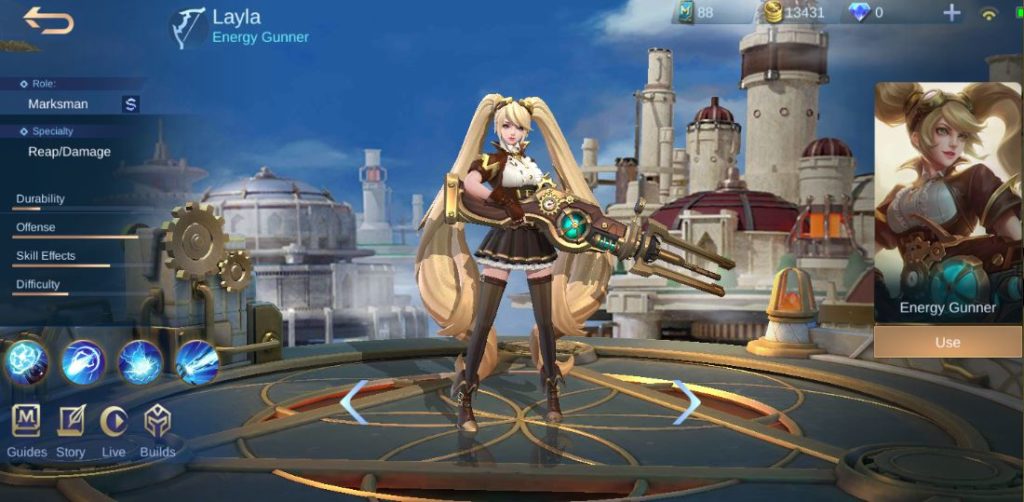Viewport: 1024px width, 502px height.
Task: Go back with the return arrow
Action: click(48, 20)
